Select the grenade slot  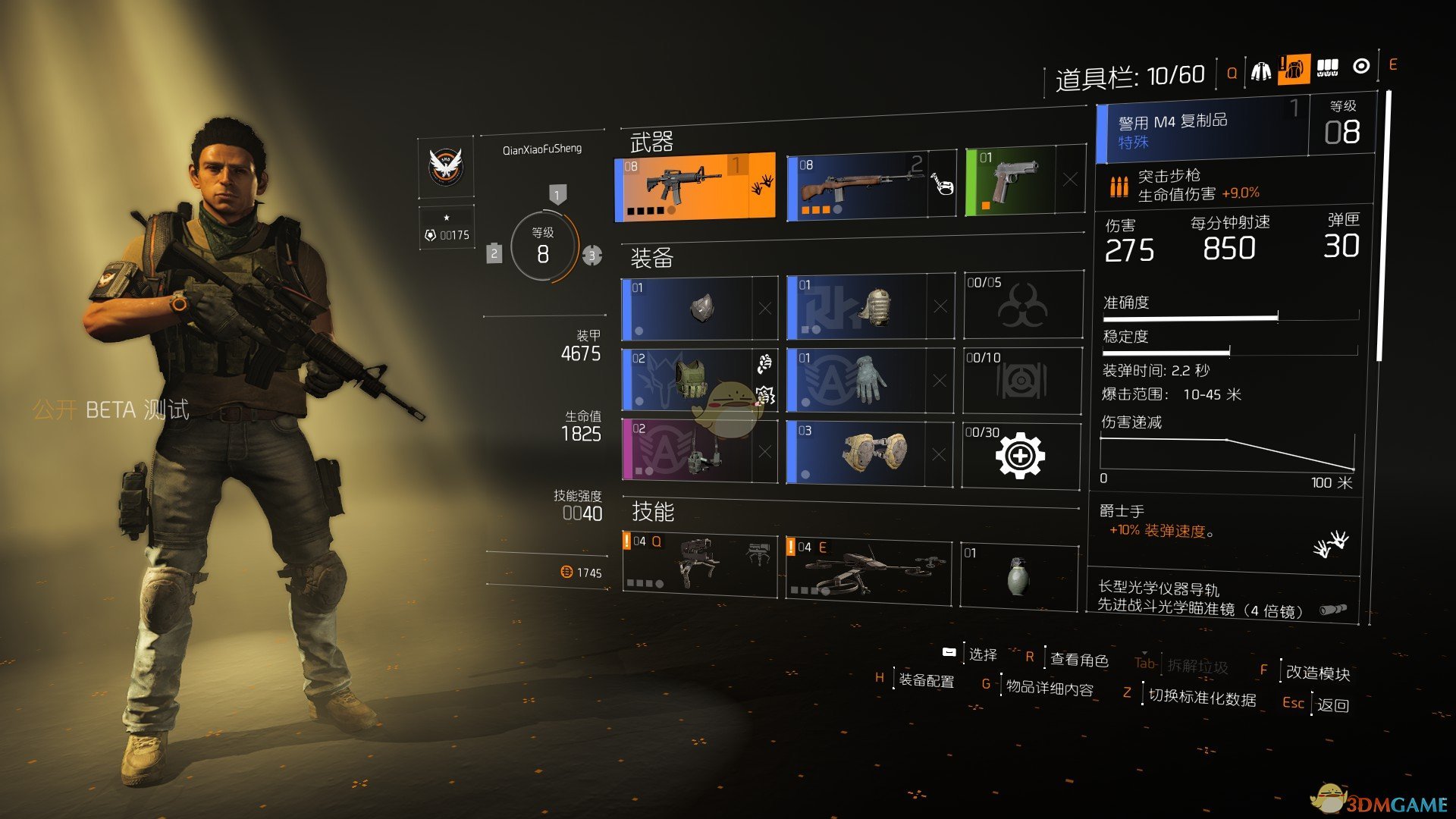[1018, 576]
